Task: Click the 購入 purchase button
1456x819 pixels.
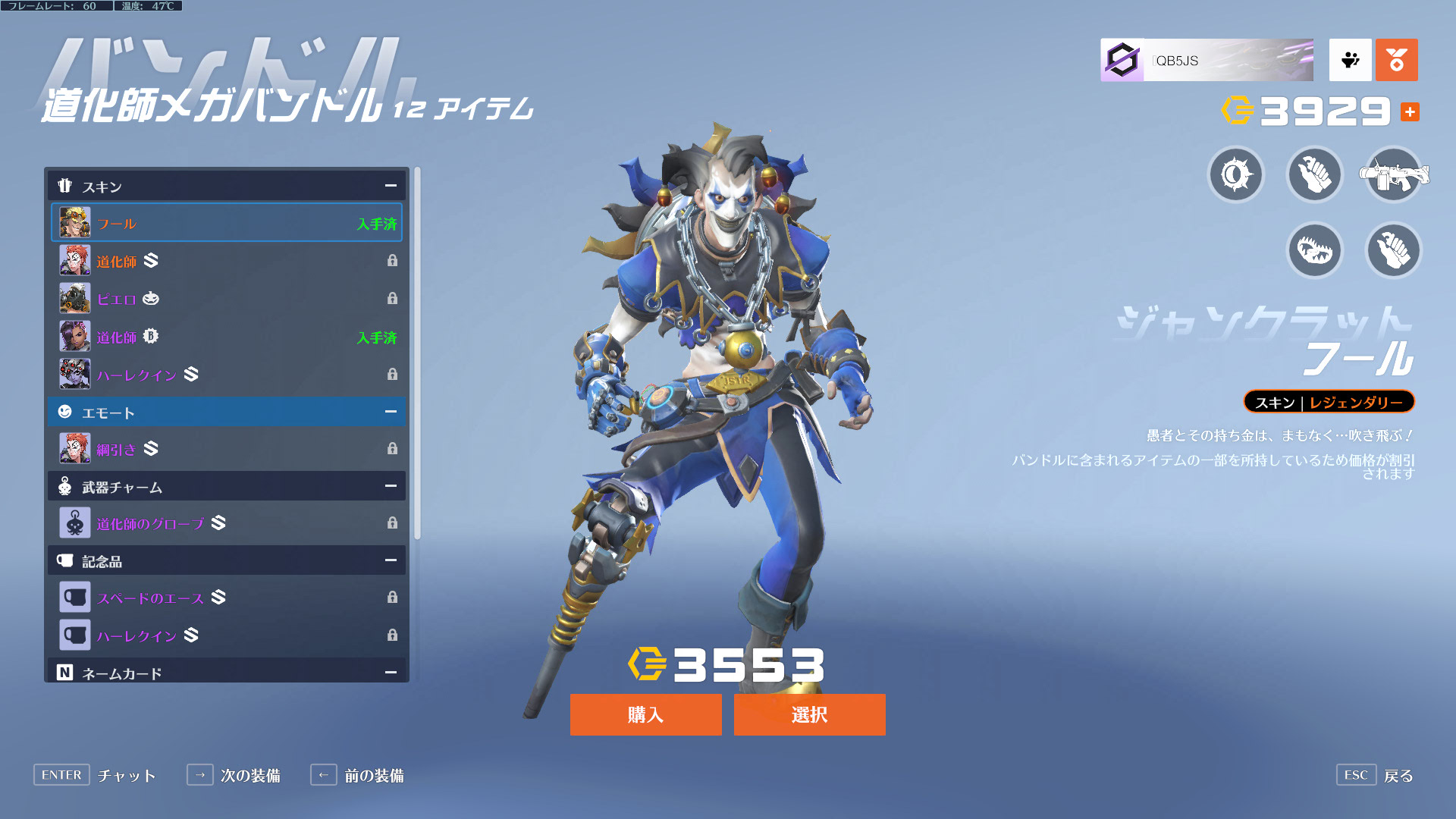Action: tap(645, 714)
